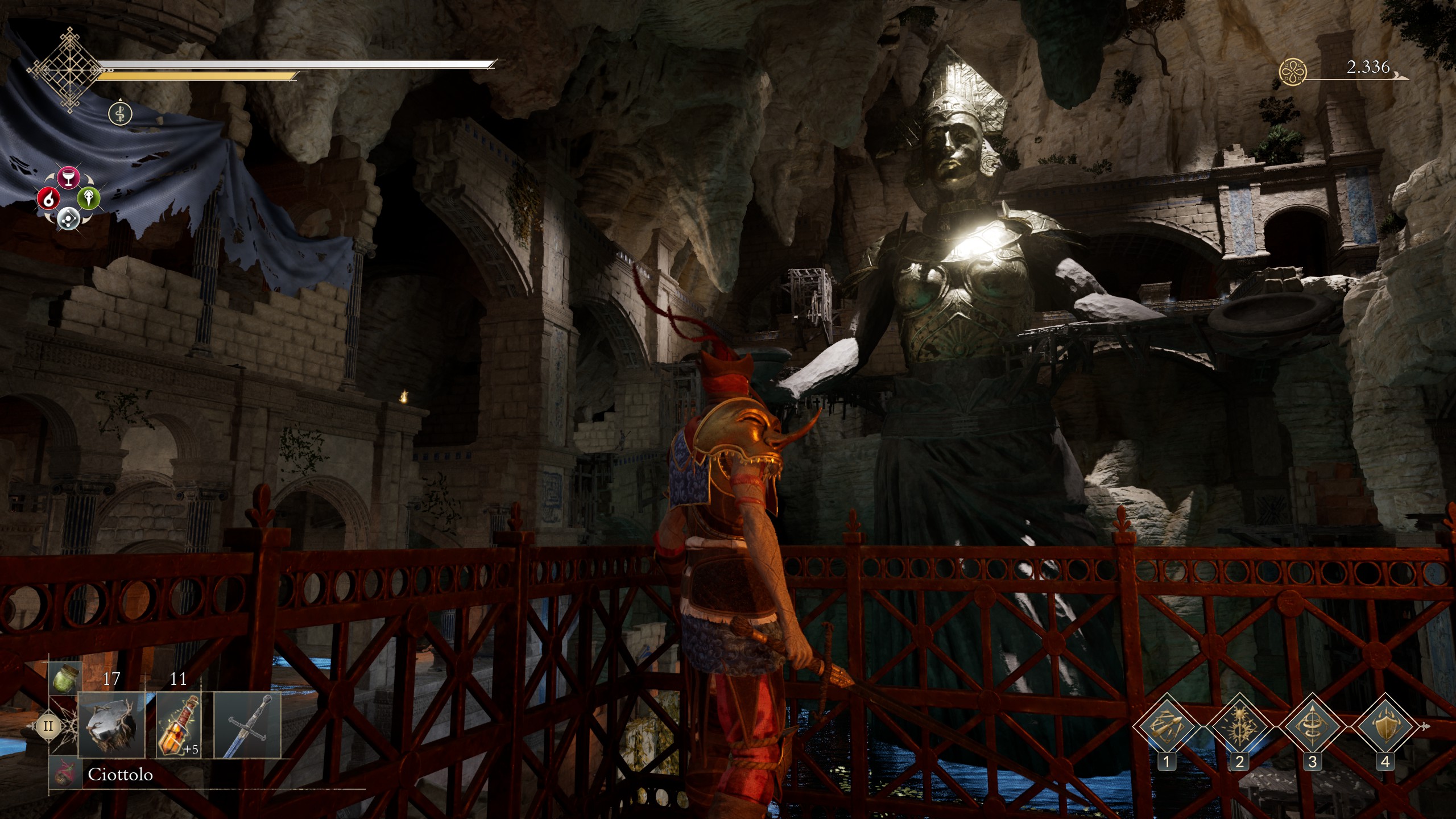Pick the red pouch item slot

[x=65, y=773]
